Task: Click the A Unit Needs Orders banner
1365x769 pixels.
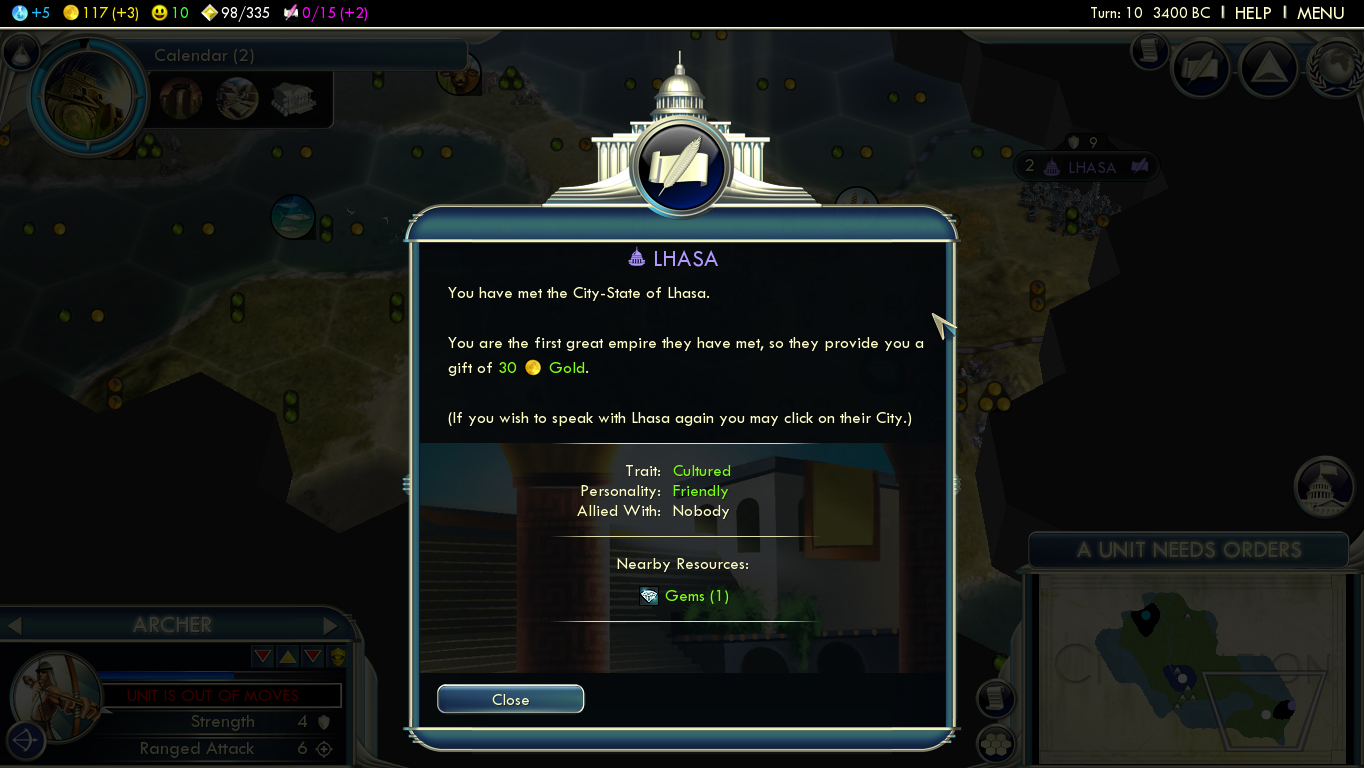Action: [1188, 550]
